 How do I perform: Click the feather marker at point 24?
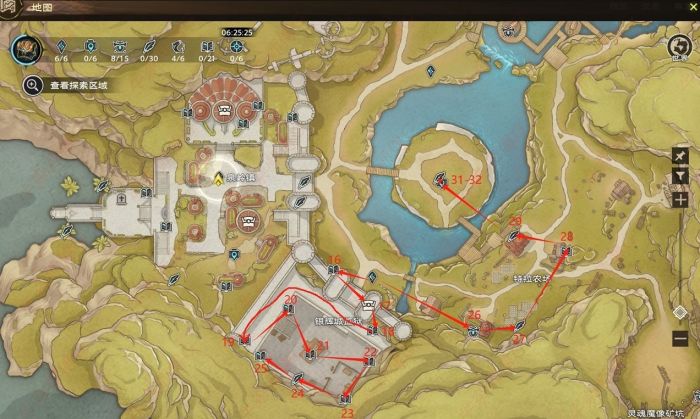[x=297, y=381]
